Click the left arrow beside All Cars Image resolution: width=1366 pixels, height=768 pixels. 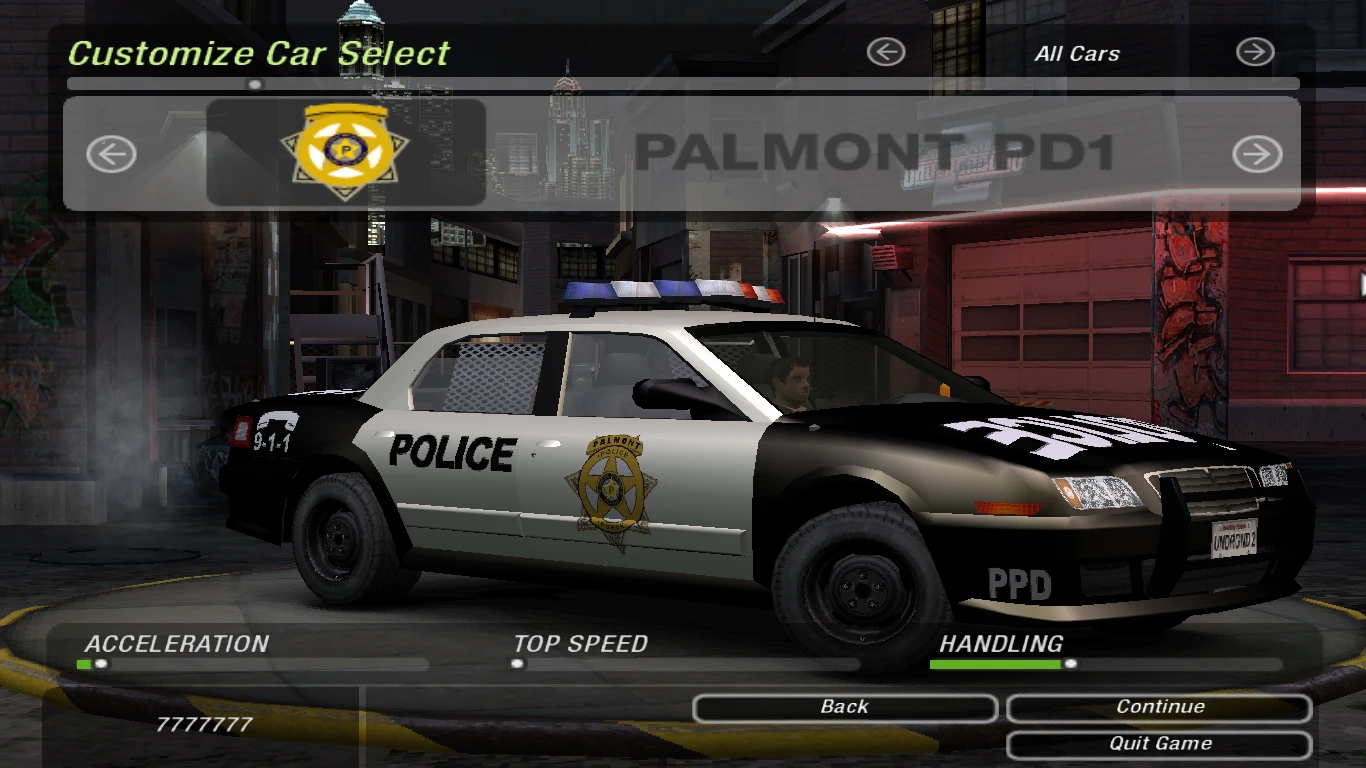[884, 53]
